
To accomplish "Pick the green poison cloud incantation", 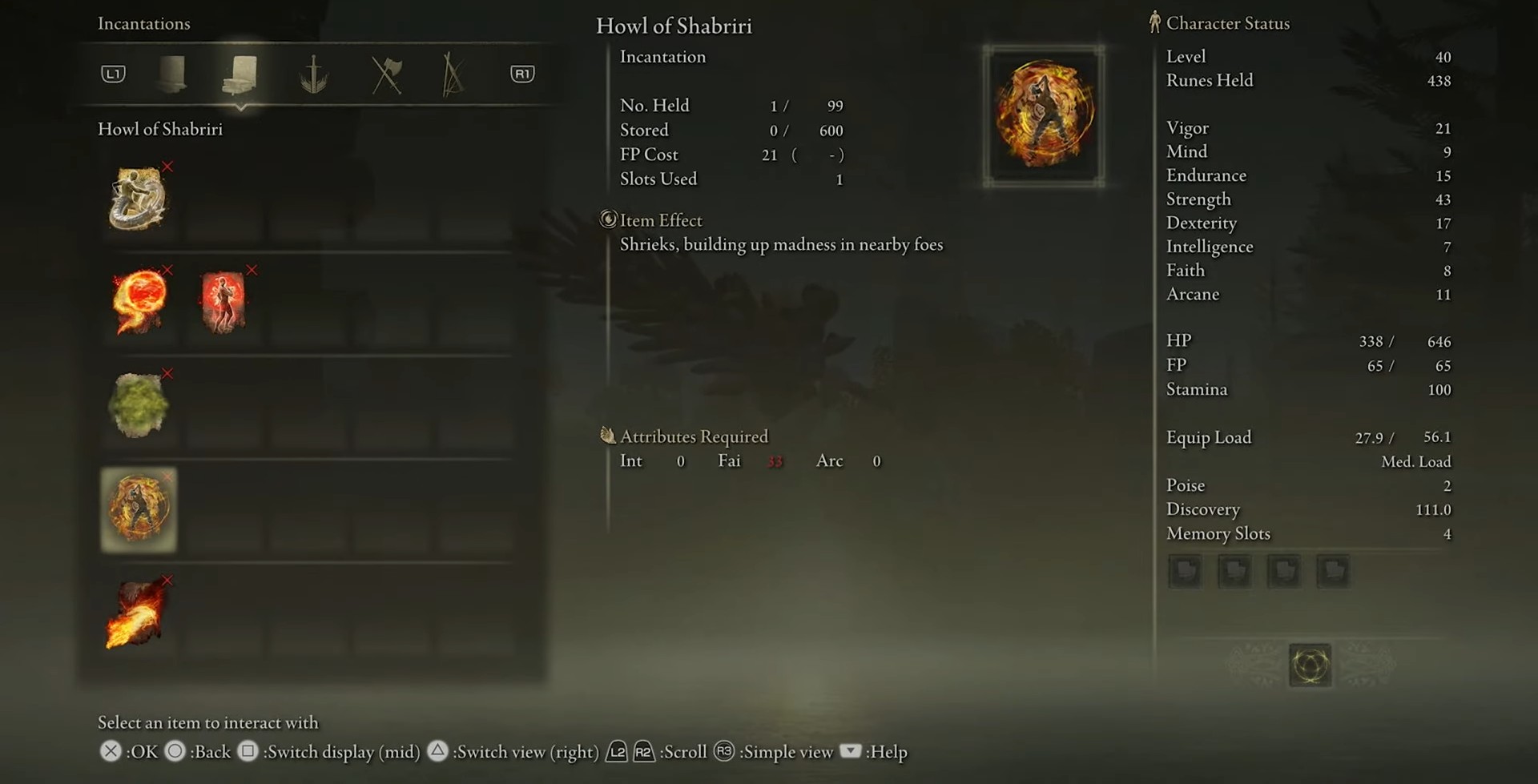I will 139,405.
